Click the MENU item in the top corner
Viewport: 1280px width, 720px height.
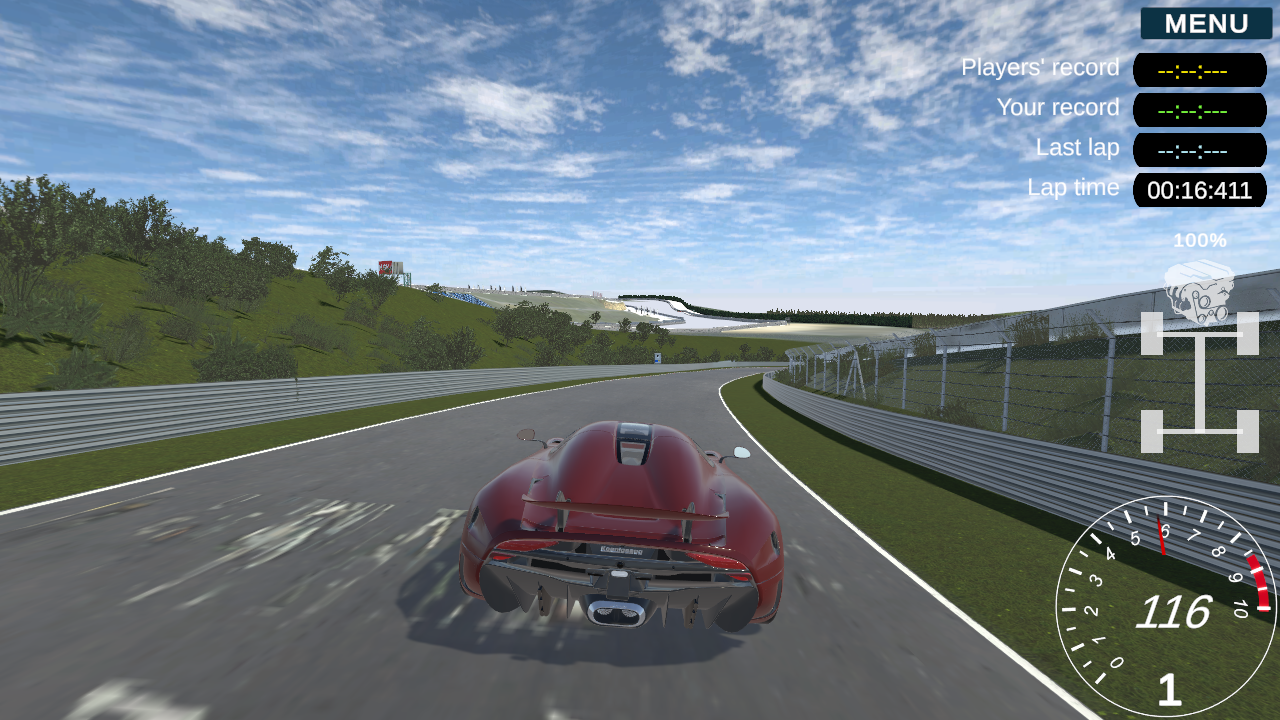click(1205, 24)
